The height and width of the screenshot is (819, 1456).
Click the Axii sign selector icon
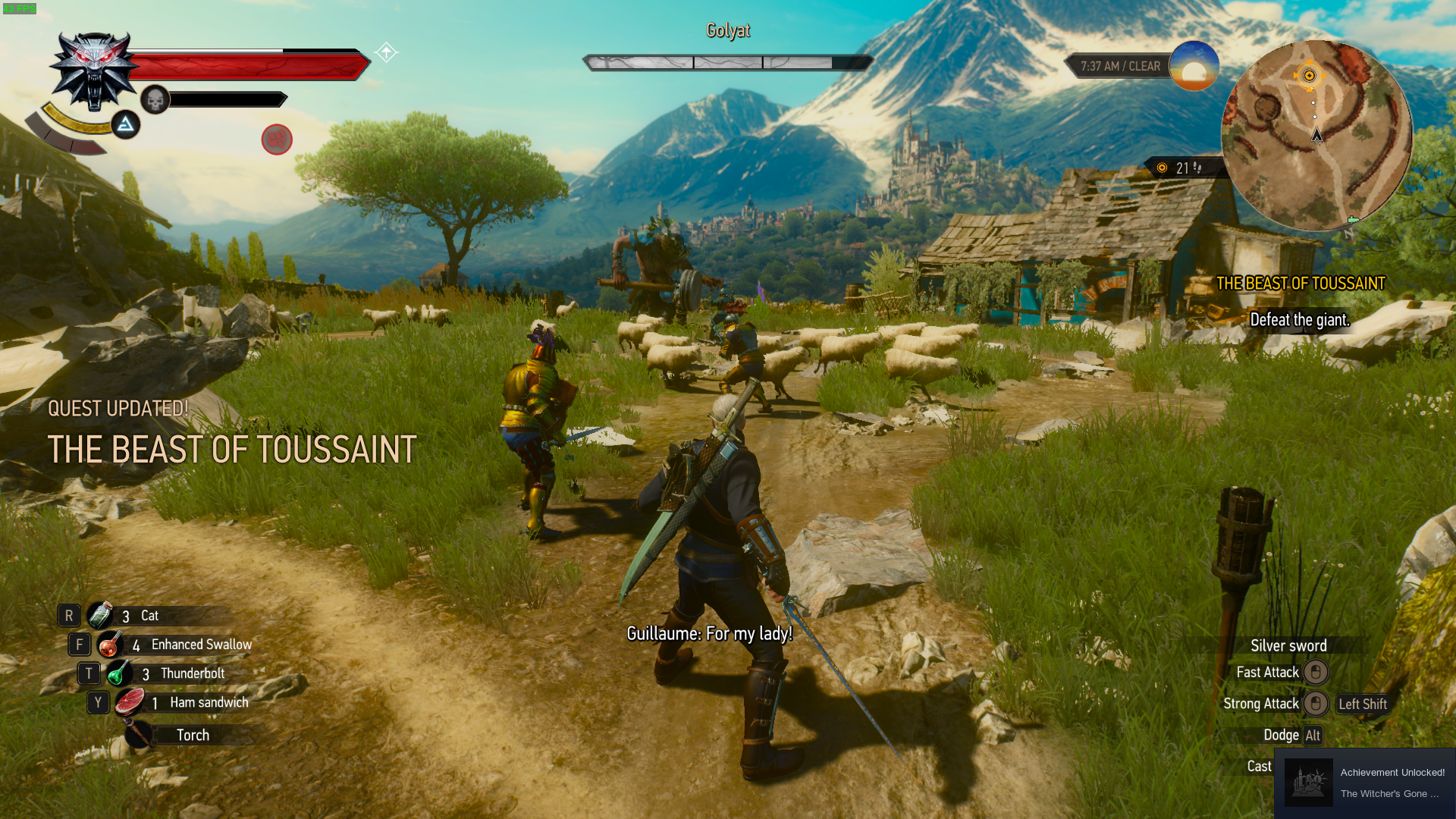(126, 124)
